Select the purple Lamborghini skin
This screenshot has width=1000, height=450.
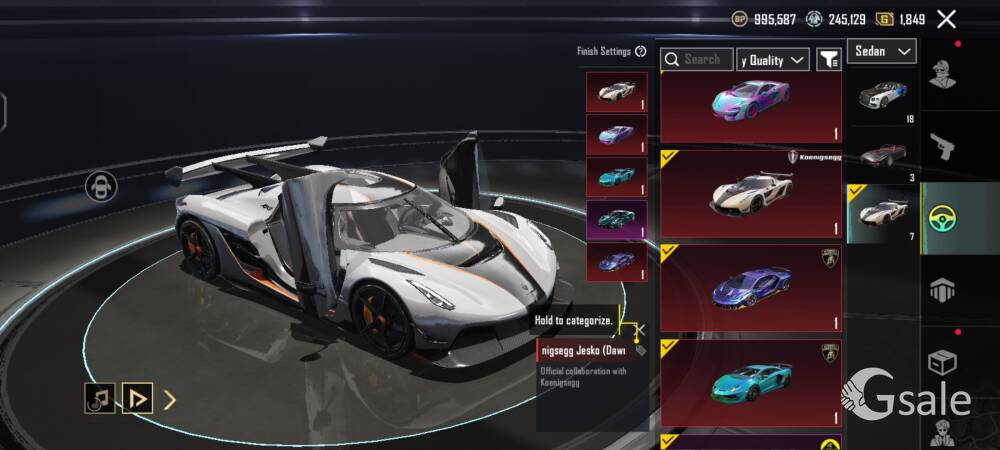tap(750, 288)
